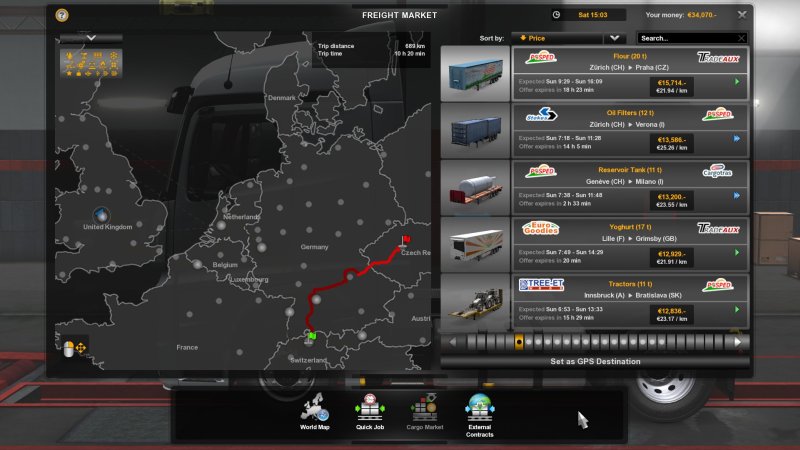Open External Contracts
The image size is (800, 450).
click(x=479, y=414)
